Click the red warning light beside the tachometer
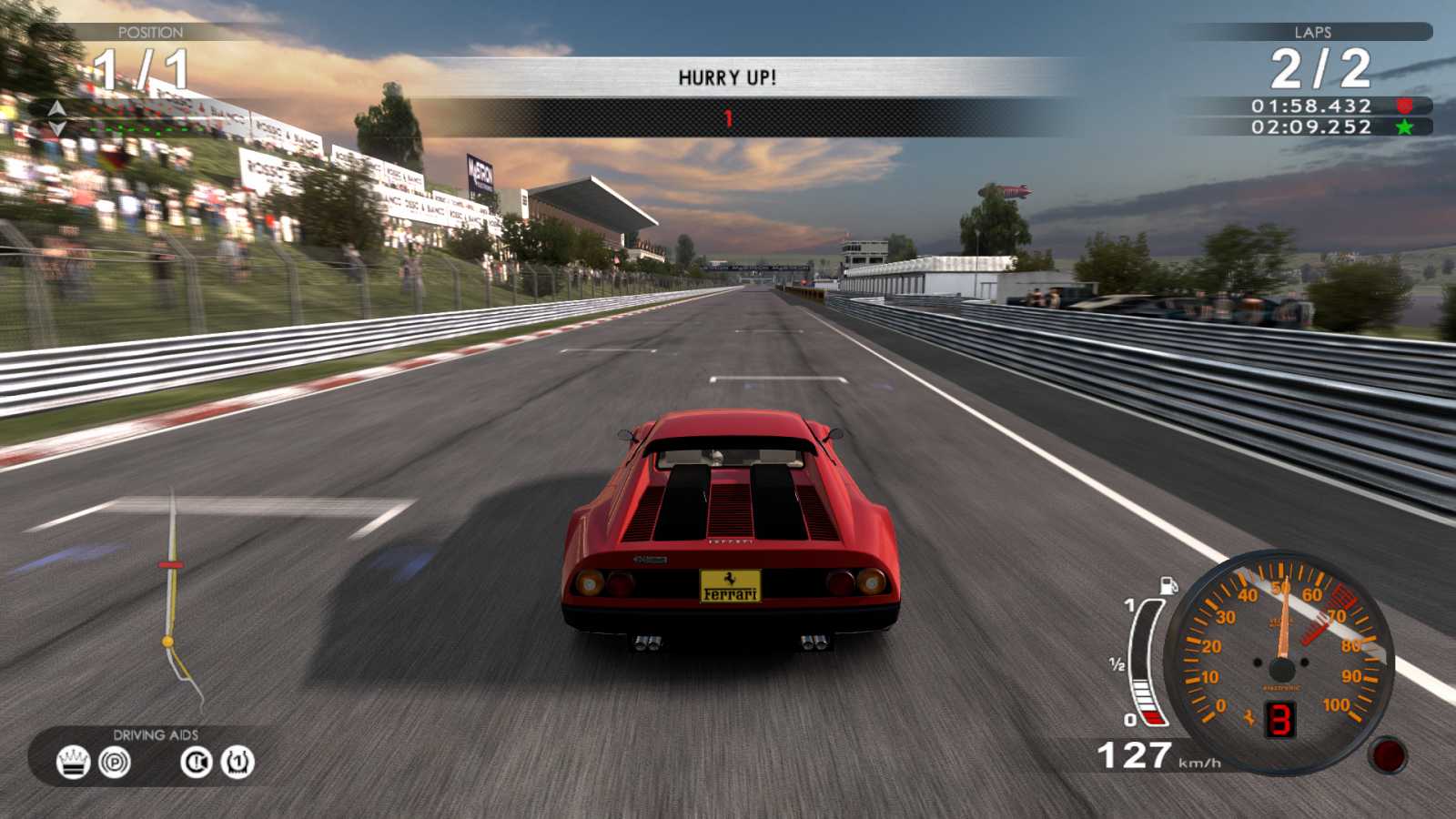This screenshot has height=819, width=1456. [x=1389, y=755]
